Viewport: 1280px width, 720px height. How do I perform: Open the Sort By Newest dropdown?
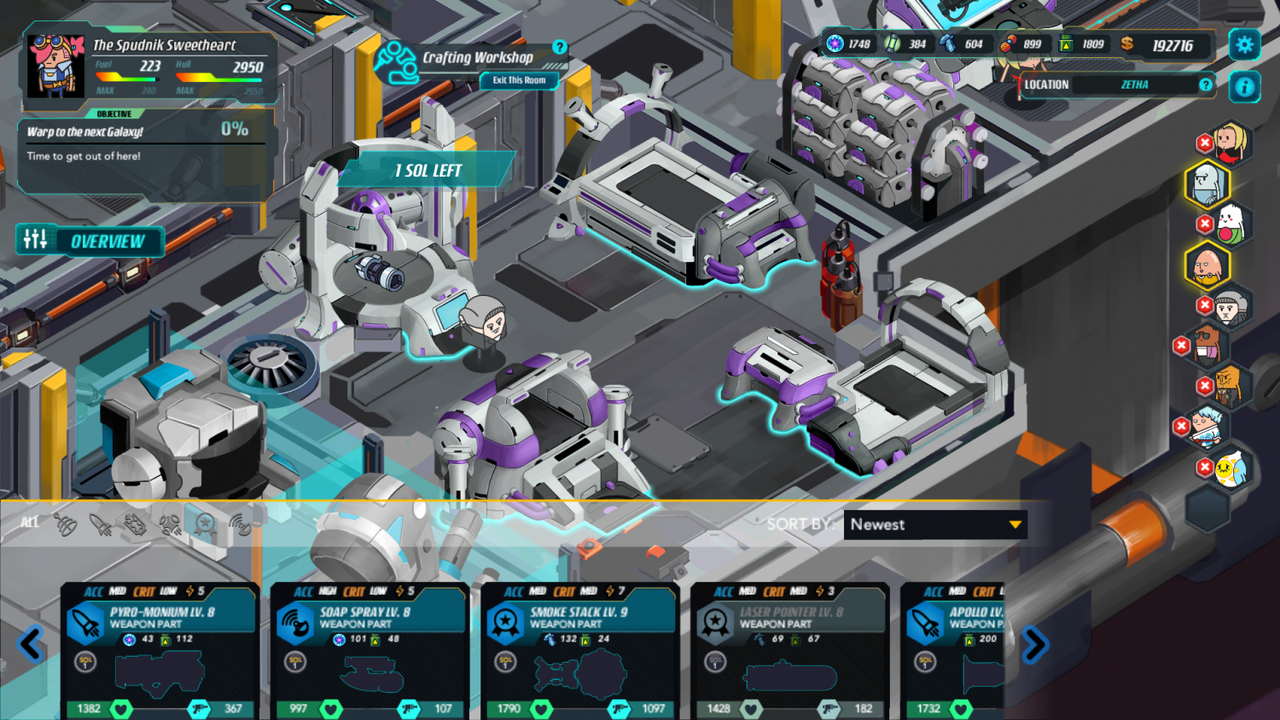(936, 524)
